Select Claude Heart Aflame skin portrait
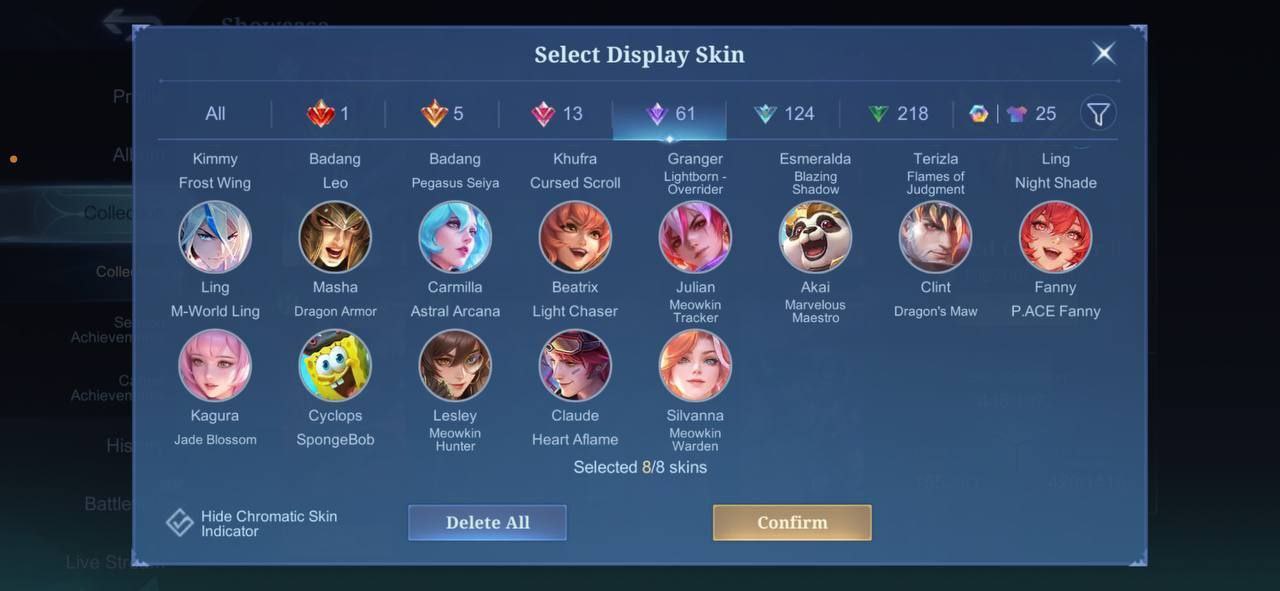The width and height of the screenshot is (1280, 591). pos(575,366)
